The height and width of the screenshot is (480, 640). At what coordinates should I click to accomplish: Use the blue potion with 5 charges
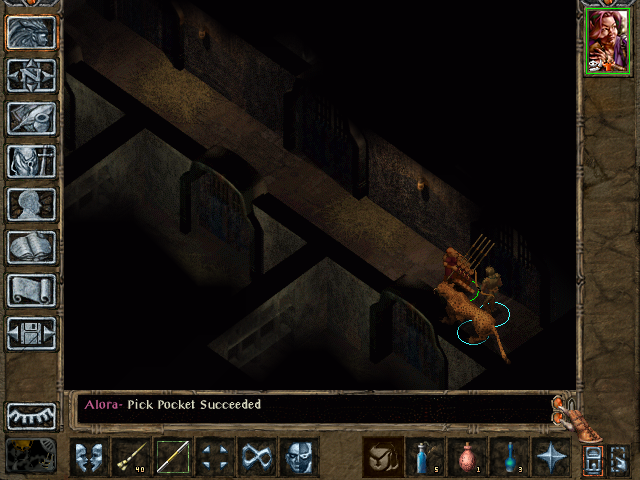pos(425,457)
